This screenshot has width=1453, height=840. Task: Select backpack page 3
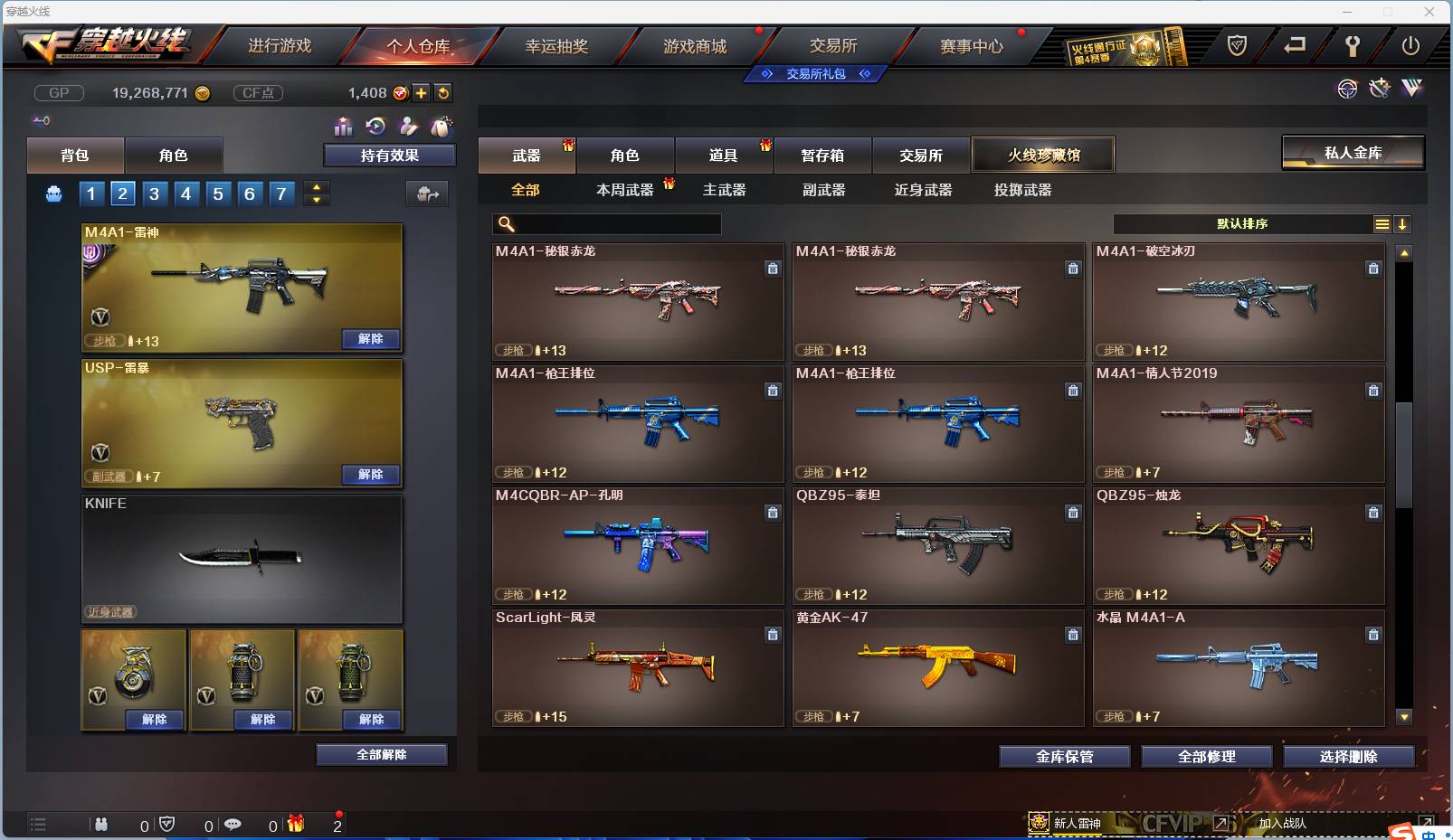point(154,193)
